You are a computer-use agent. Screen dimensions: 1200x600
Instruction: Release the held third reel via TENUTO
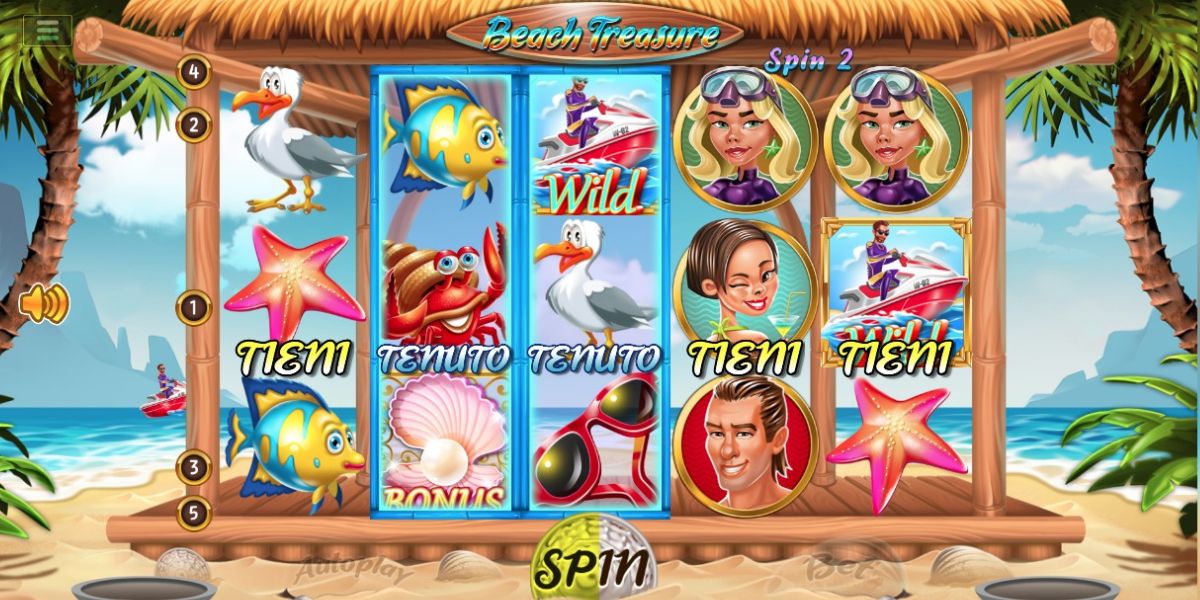click(x=594, y=357)
